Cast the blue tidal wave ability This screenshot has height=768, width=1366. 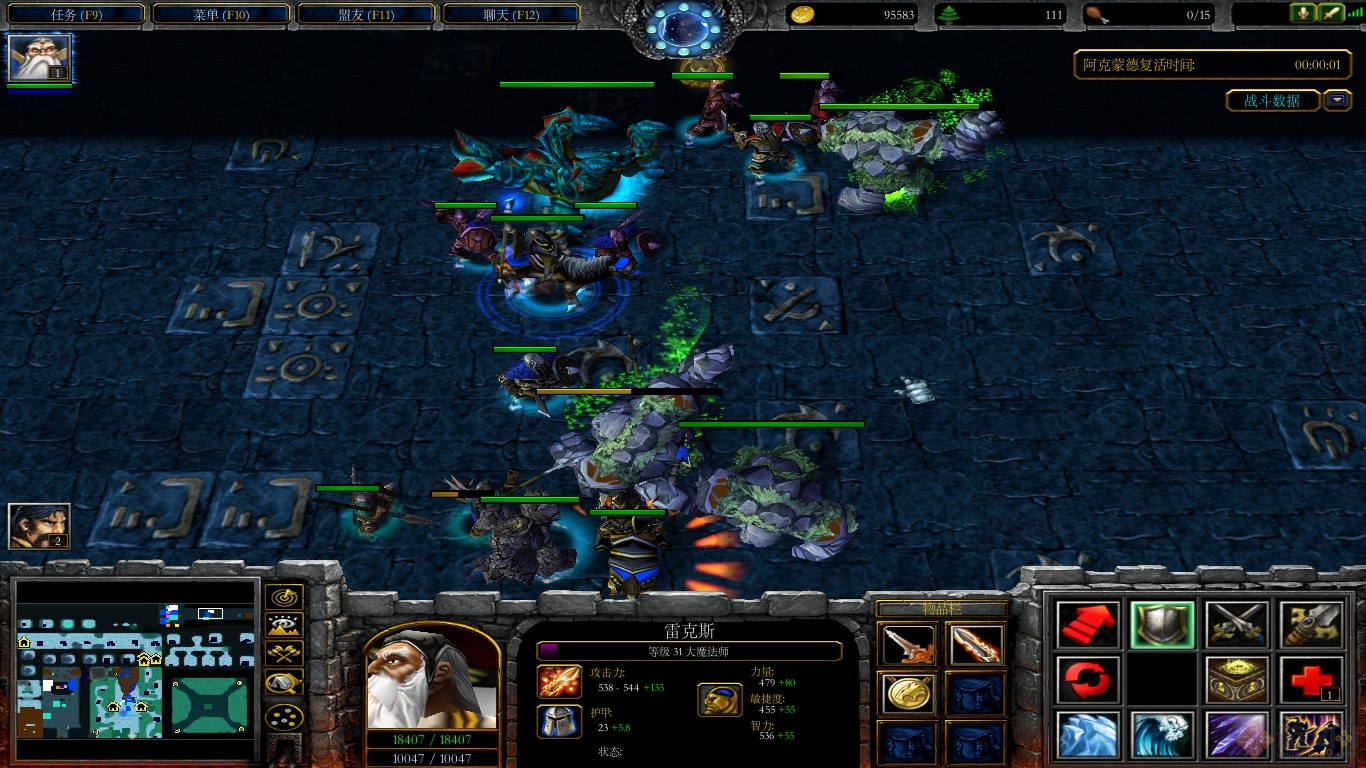(x=1162, y=735)
